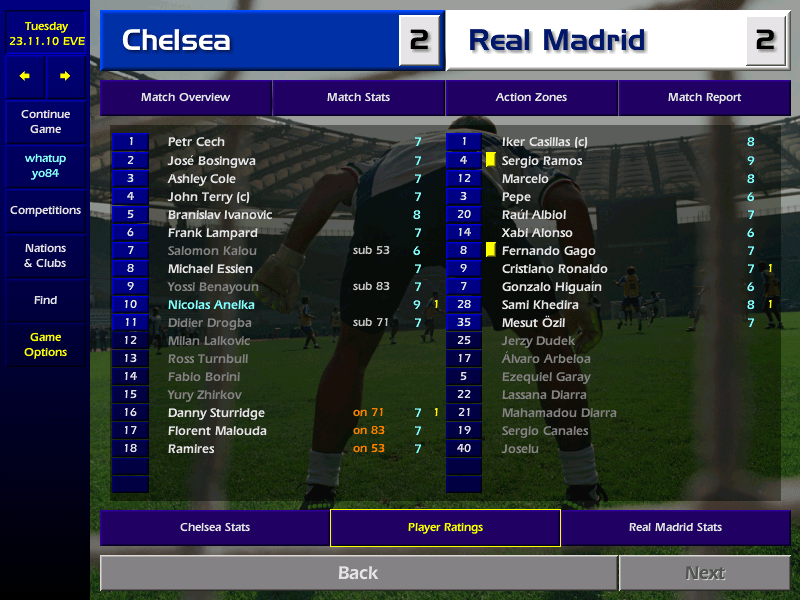The width and height of the screenshot is (800, 600).
Task: Open Nations & Clubs menu
Action: [45, 256]
